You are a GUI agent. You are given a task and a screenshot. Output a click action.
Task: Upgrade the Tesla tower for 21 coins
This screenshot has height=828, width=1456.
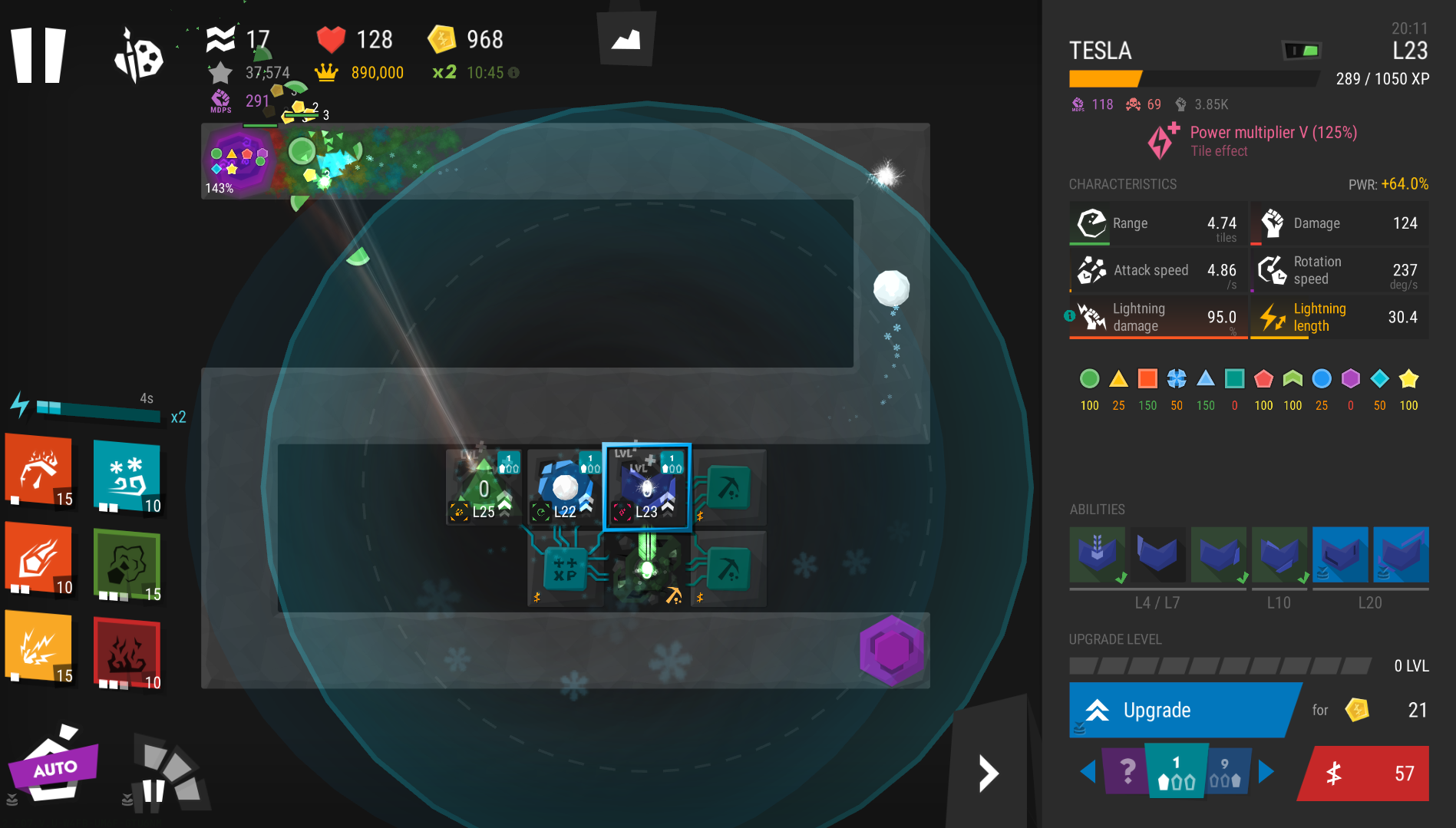pyautogui.click(x=1182, y=710)
